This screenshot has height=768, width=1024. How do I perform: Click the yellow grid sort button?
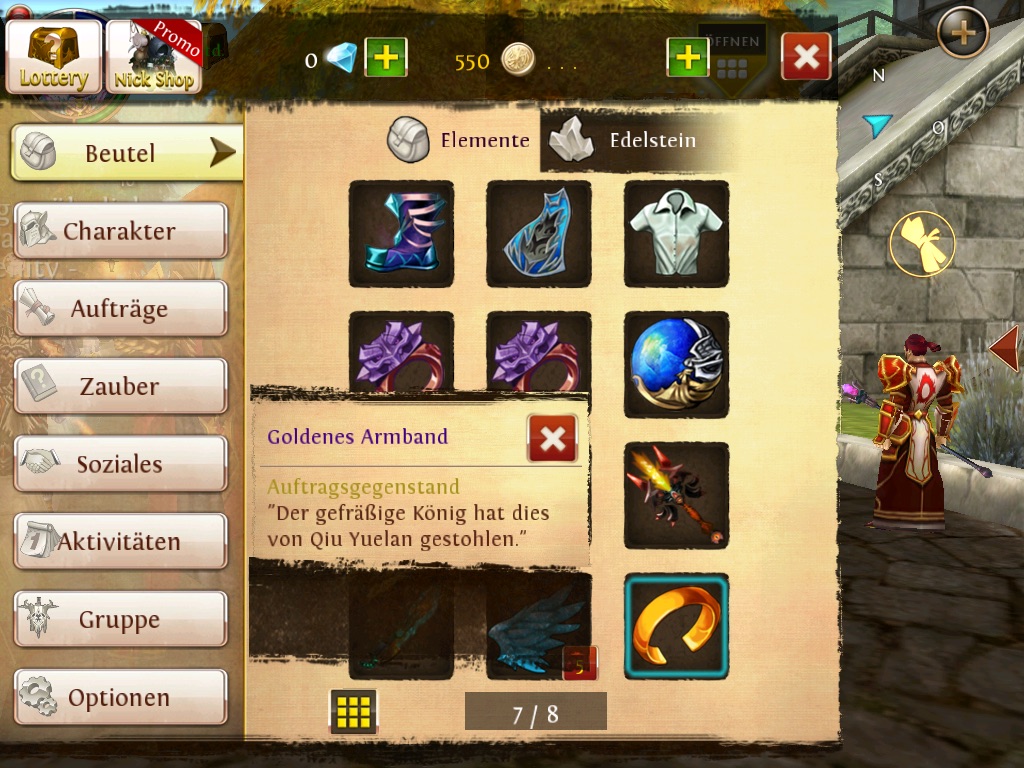[x=353, y=711]
